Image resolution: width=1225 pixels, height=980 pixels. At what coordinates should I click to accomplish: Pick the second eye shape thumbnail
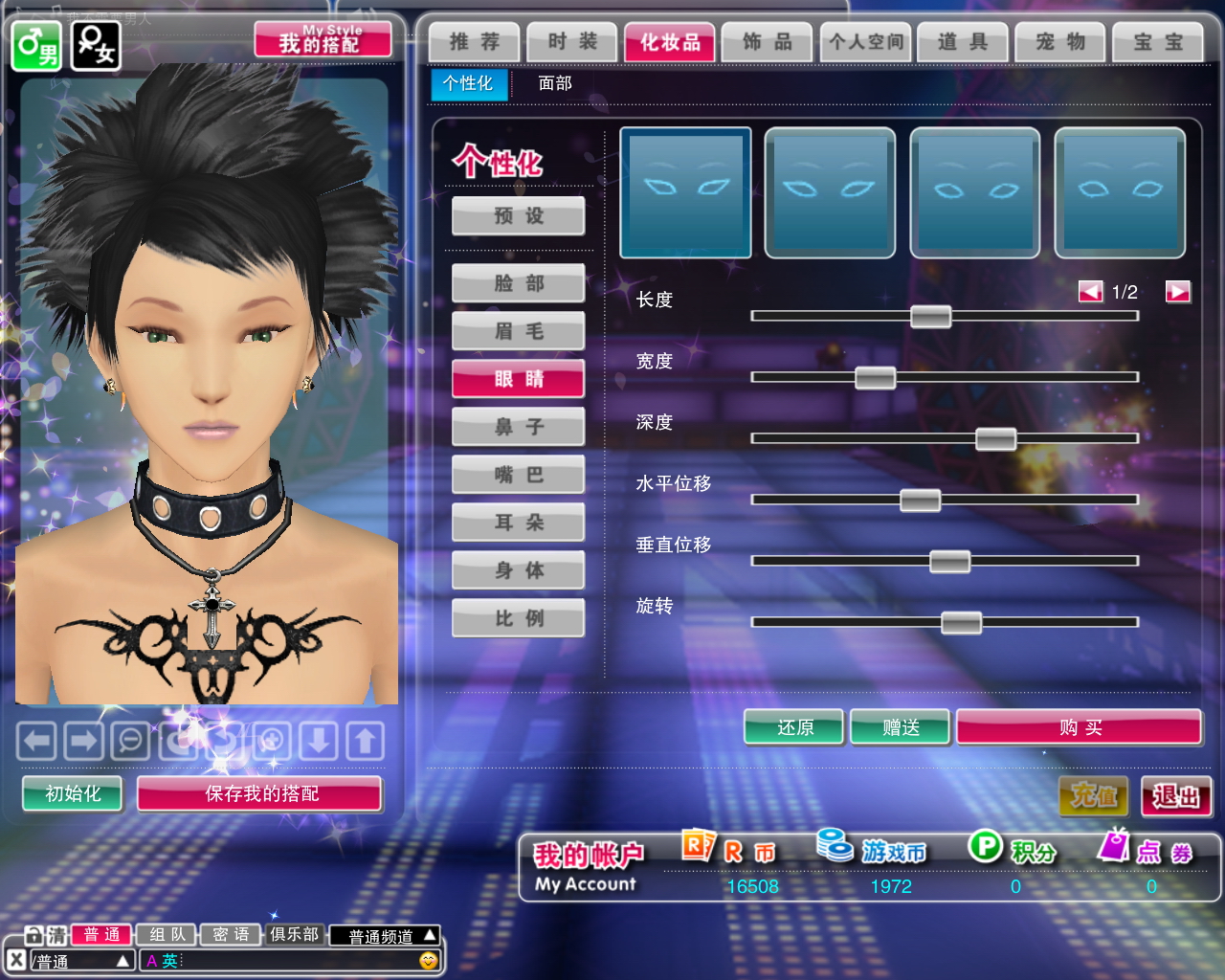click(830, 193)
